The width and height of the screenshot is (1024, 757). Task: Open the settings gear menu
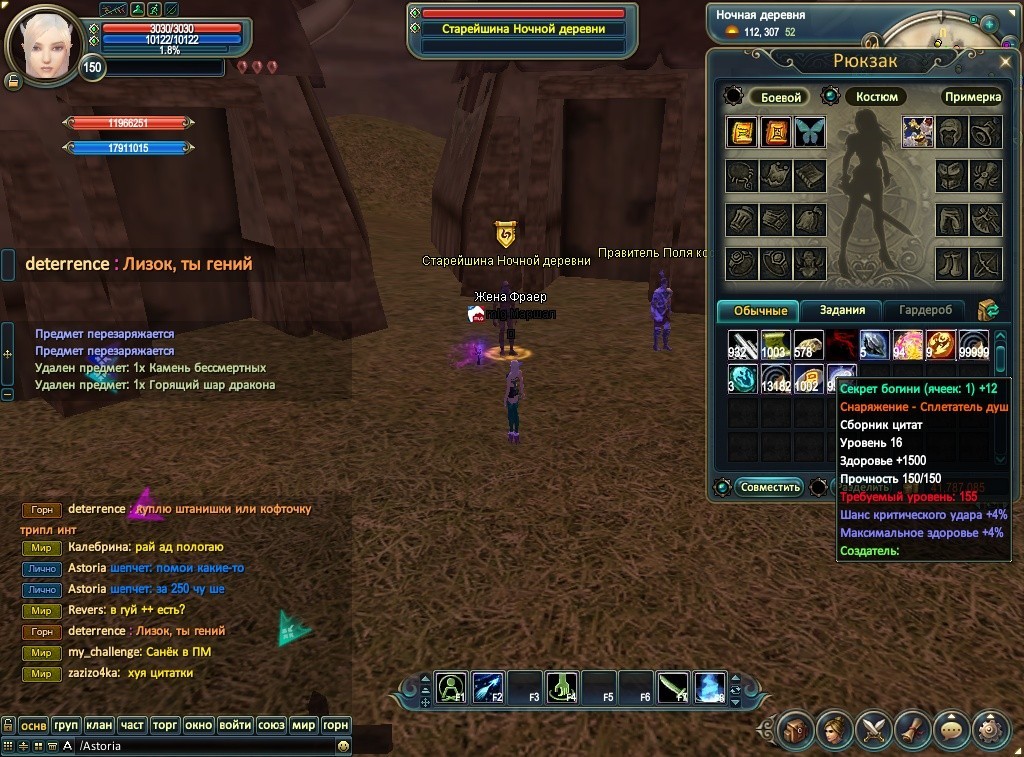990,730
